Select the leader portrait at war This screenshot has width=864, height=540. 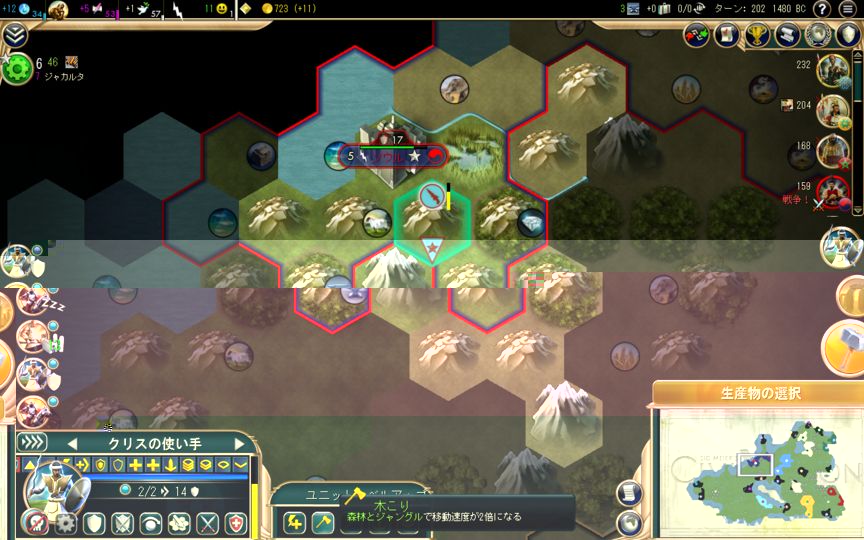[832, 191]
